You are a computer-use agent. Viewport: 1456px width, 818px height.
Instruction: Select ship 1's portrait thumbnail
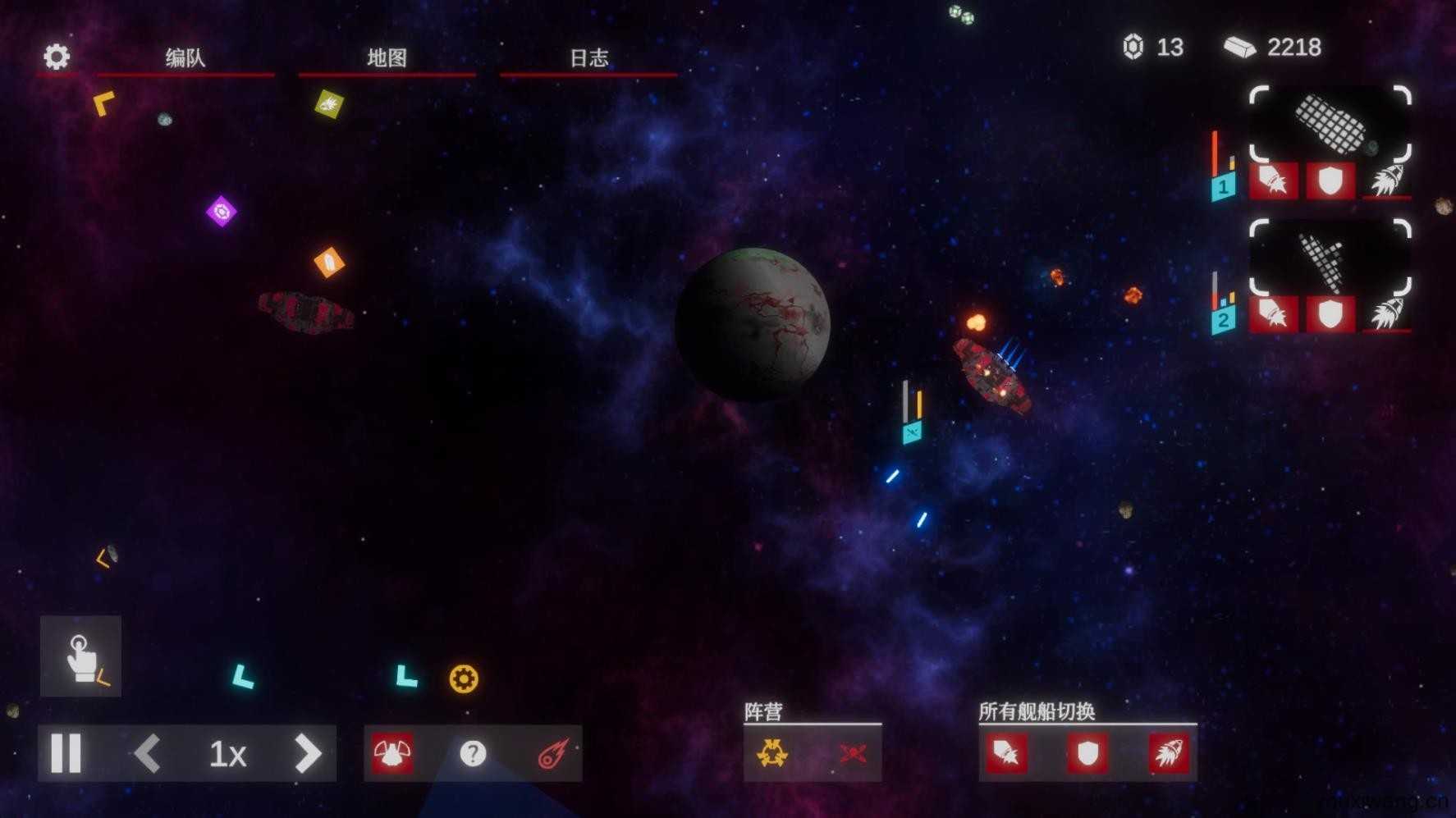tap(1330, 125)
